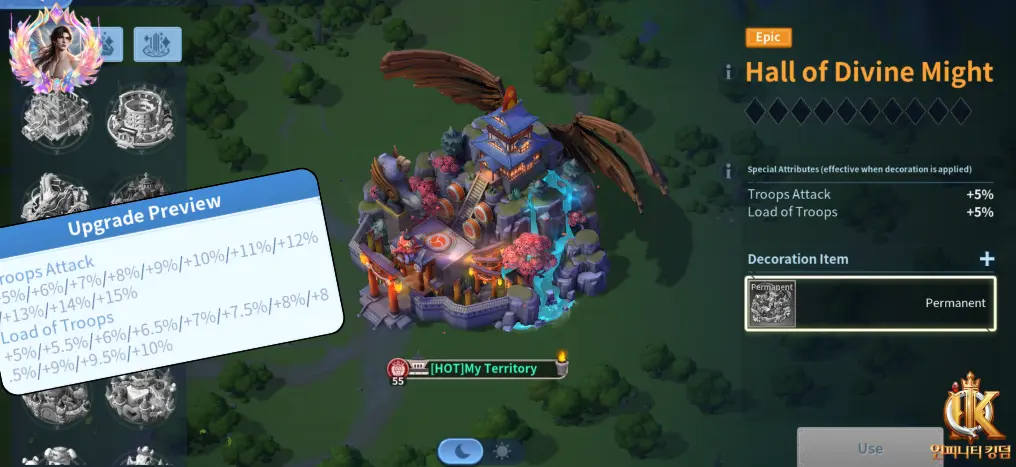Open info next to Hall of Divine Might
1016x467 pixels.
(729, 72)
